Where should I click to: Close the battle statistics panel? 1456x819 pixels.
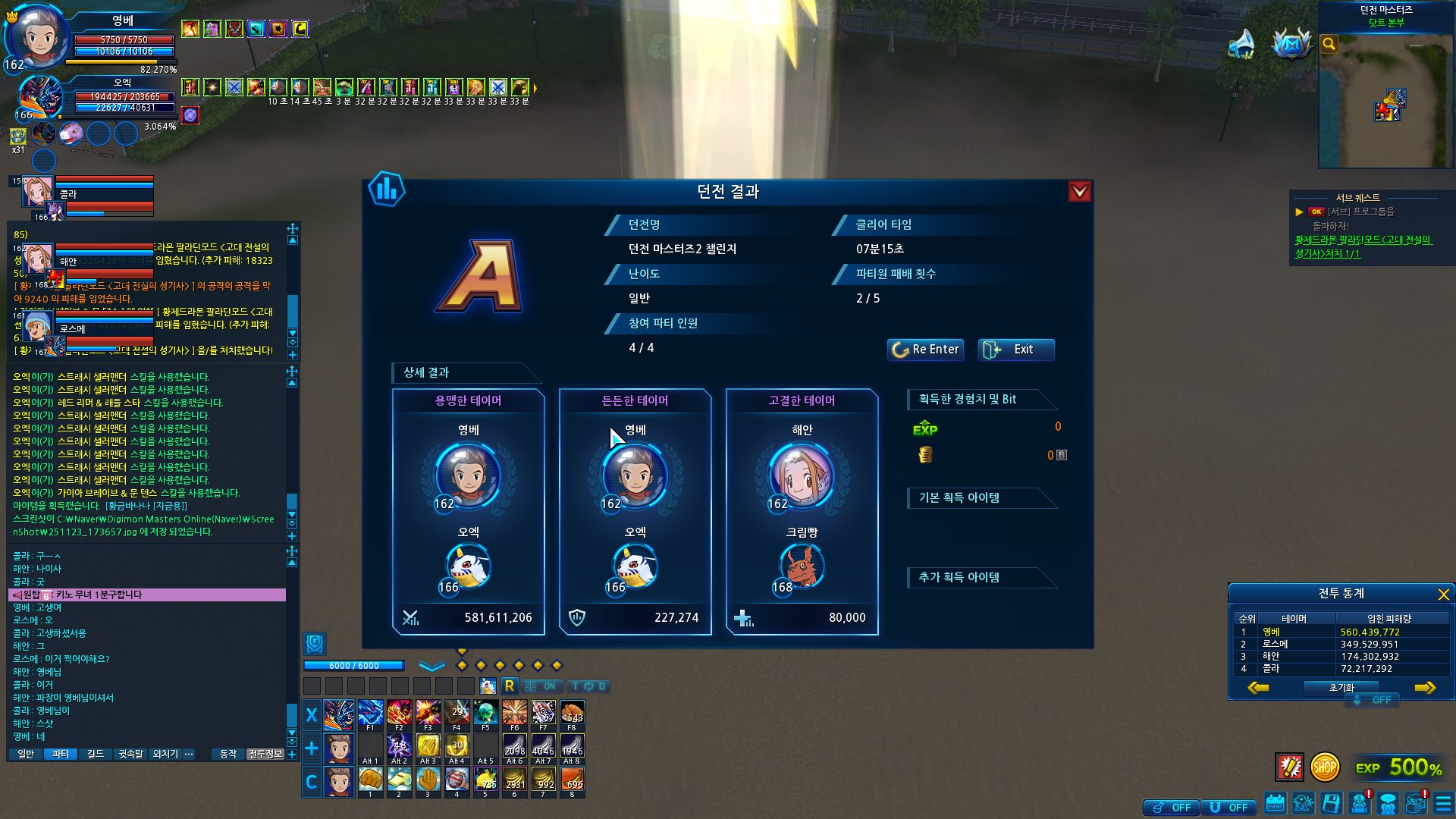pos(1443,595)
